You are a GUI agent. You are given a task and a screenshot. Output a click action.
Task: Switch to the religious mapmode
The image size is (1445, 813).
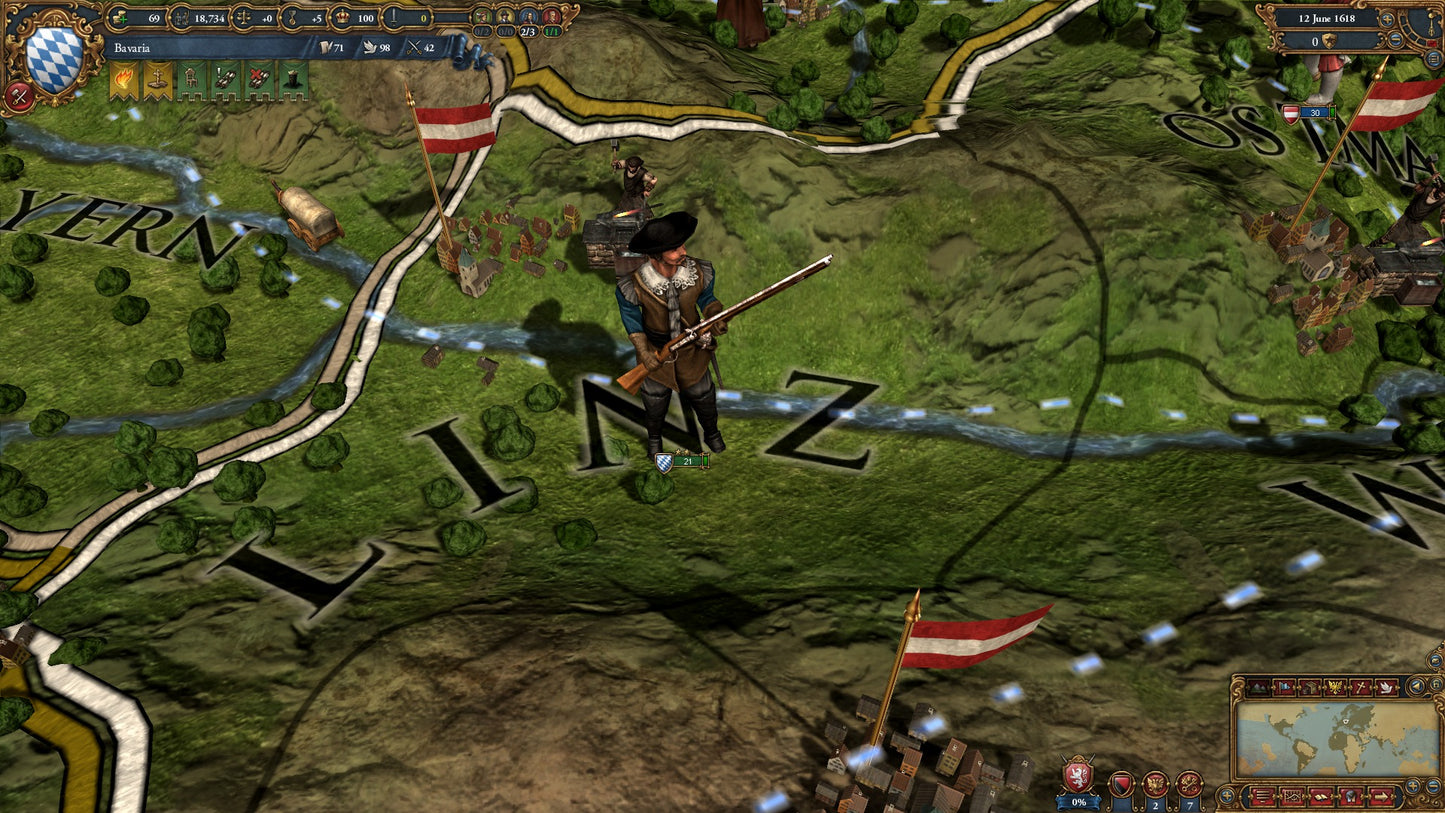tap(1362, 687)
